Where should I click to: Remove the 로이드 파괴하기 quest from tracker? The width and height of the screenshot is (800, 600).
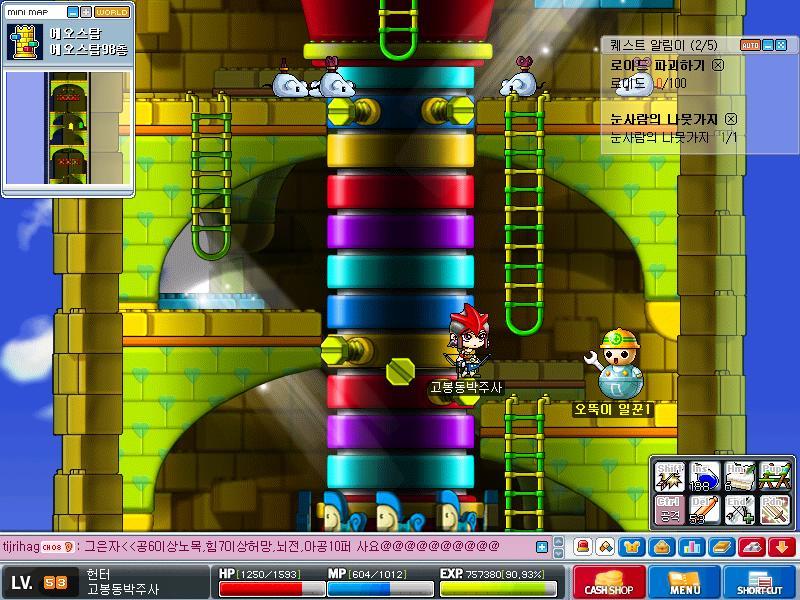[x=718, y=64]
